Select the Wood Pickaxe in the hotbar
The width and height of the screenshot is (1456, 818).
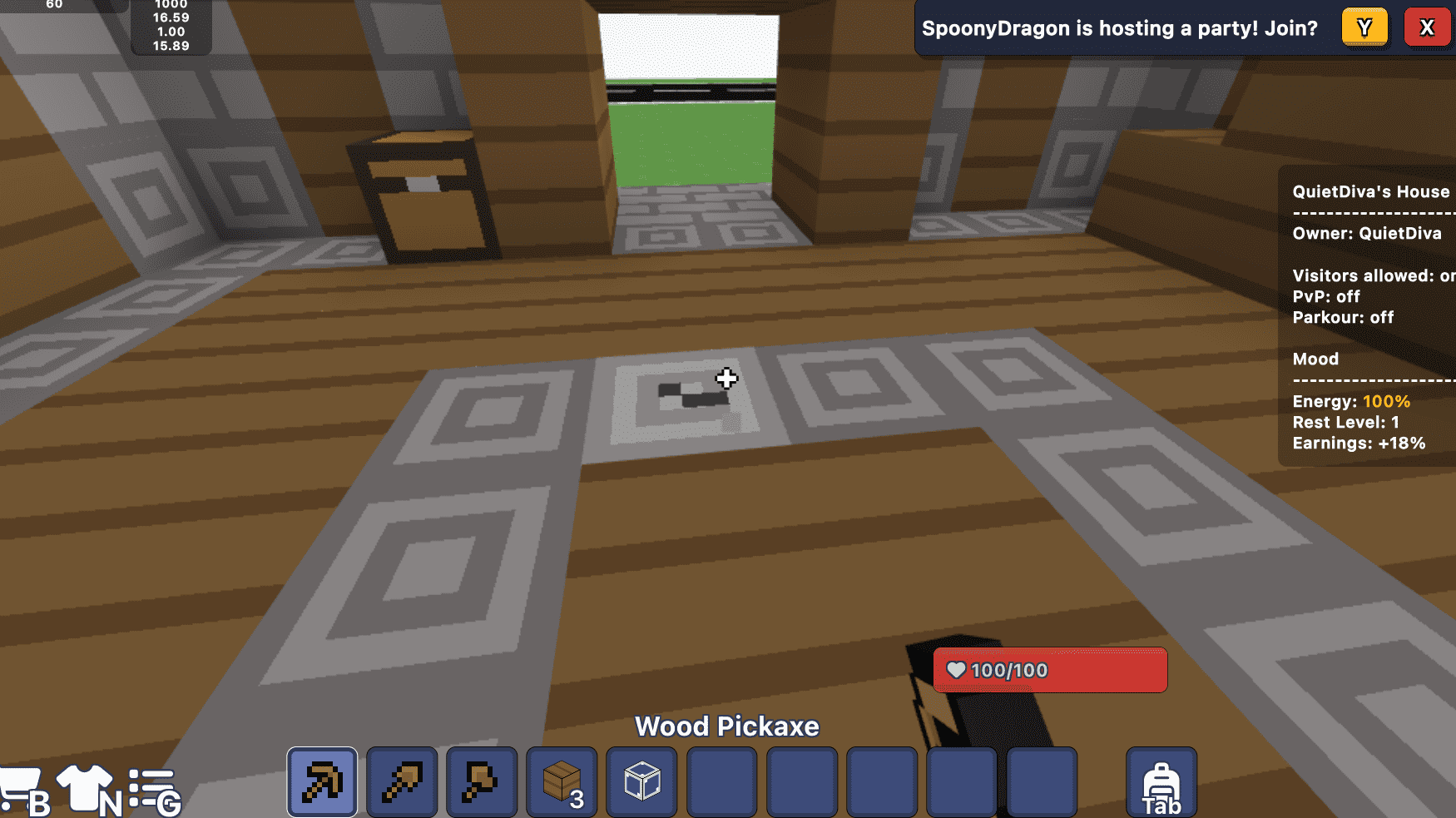[x=321, y=781]
